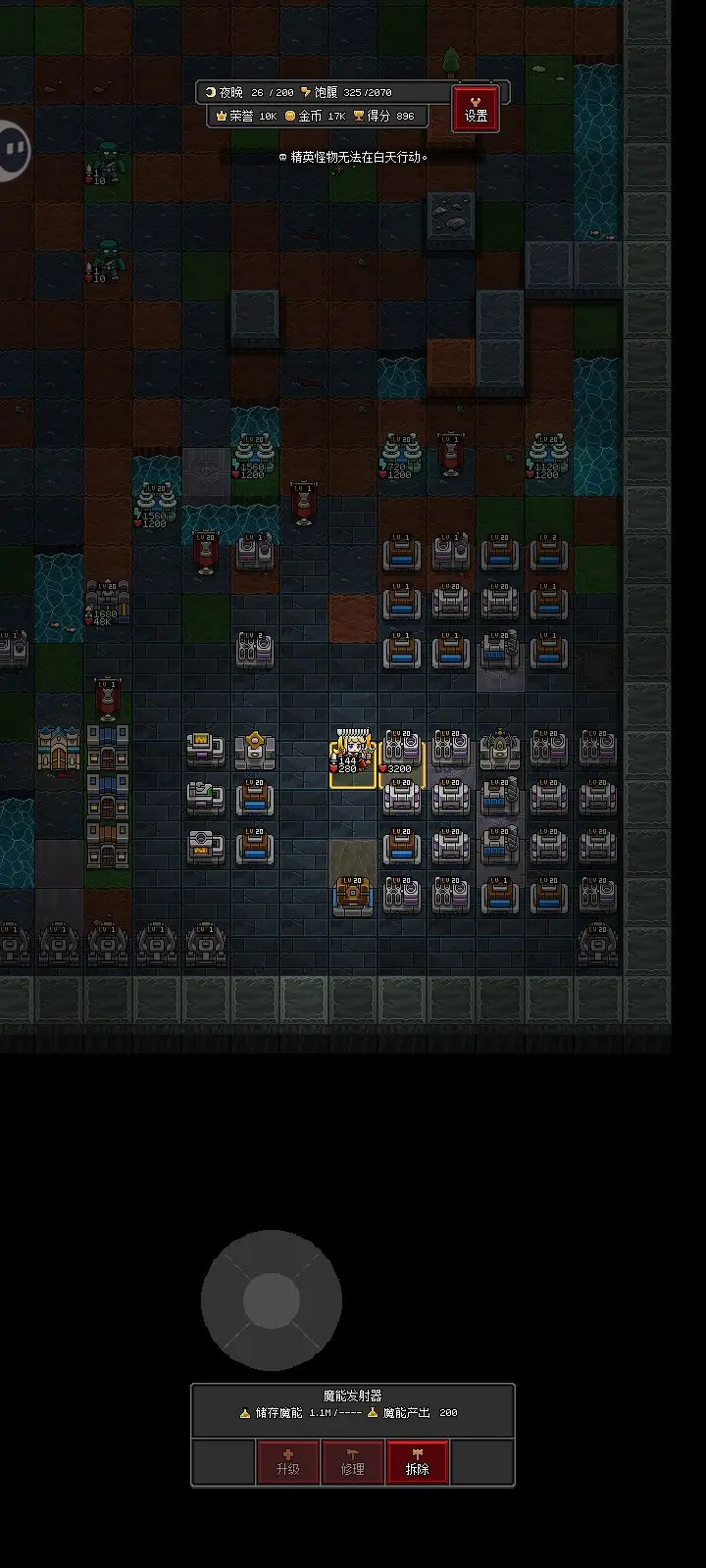This screenshot has height=1568, width=706.
Task: Open the floating round assistant icon
Action: (12, 150)
